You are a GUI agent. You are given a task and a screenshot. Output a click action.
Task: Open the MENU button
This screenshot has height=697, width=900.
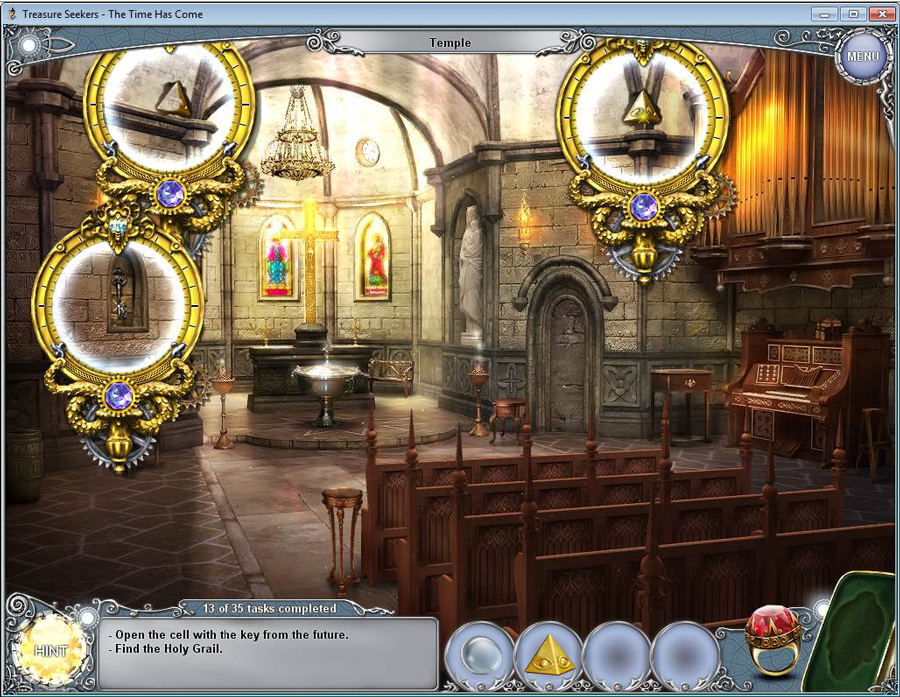coord(861,56)
